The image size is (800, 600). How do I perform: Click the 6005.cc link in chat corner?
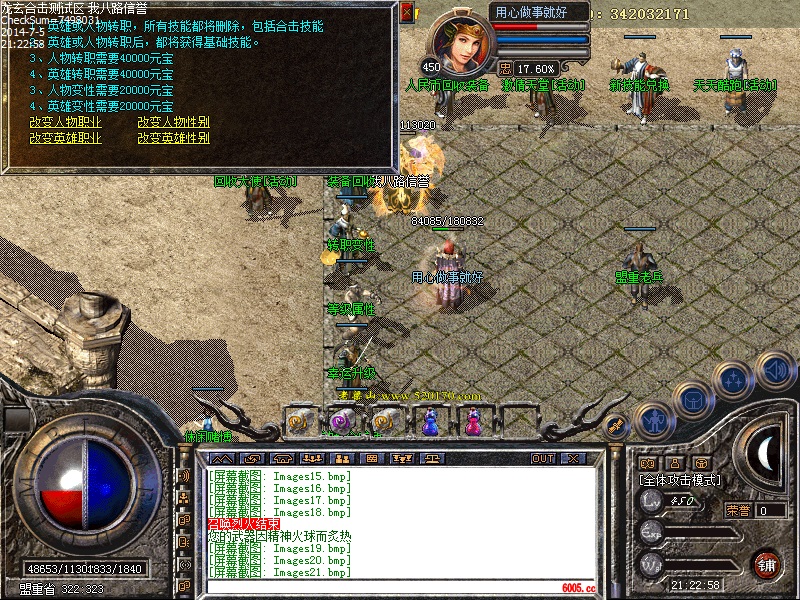pyautogui.click(x=578, y=588)
